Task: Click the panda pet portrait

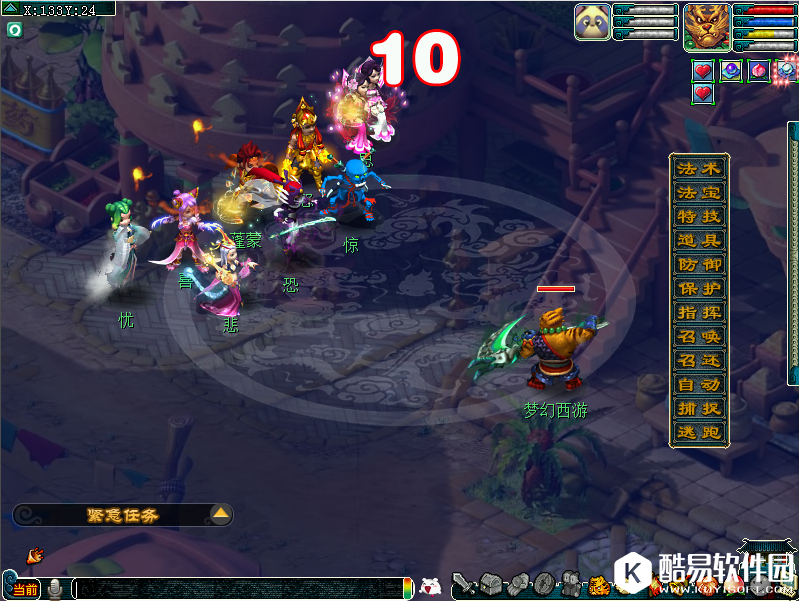Action: point(592,22)
